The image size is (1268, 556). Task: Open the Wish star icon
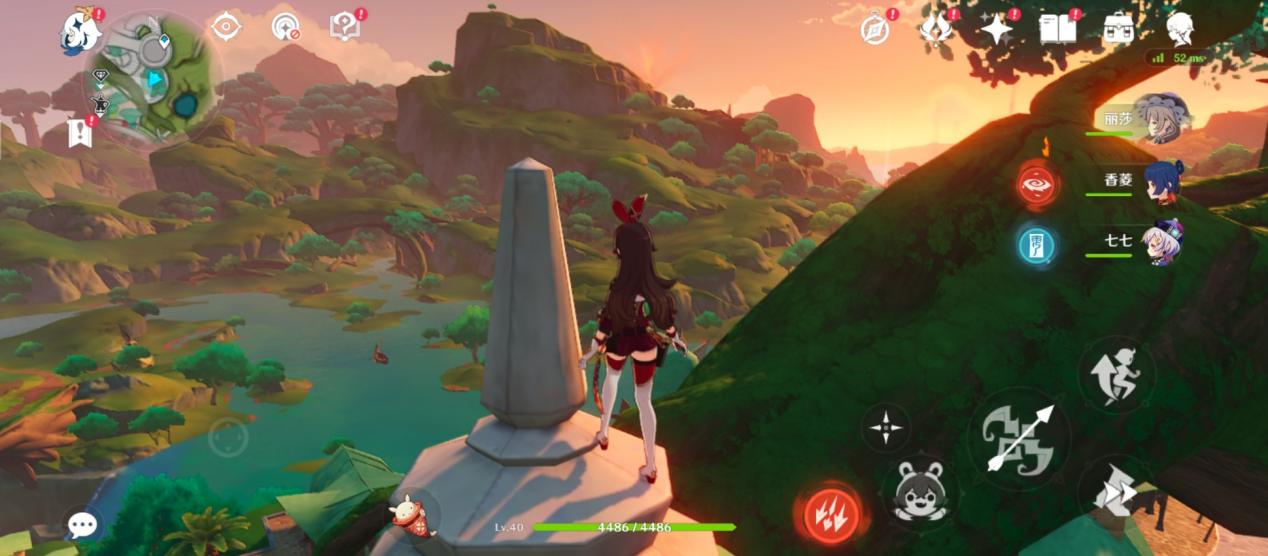click(x=996, y=30)
